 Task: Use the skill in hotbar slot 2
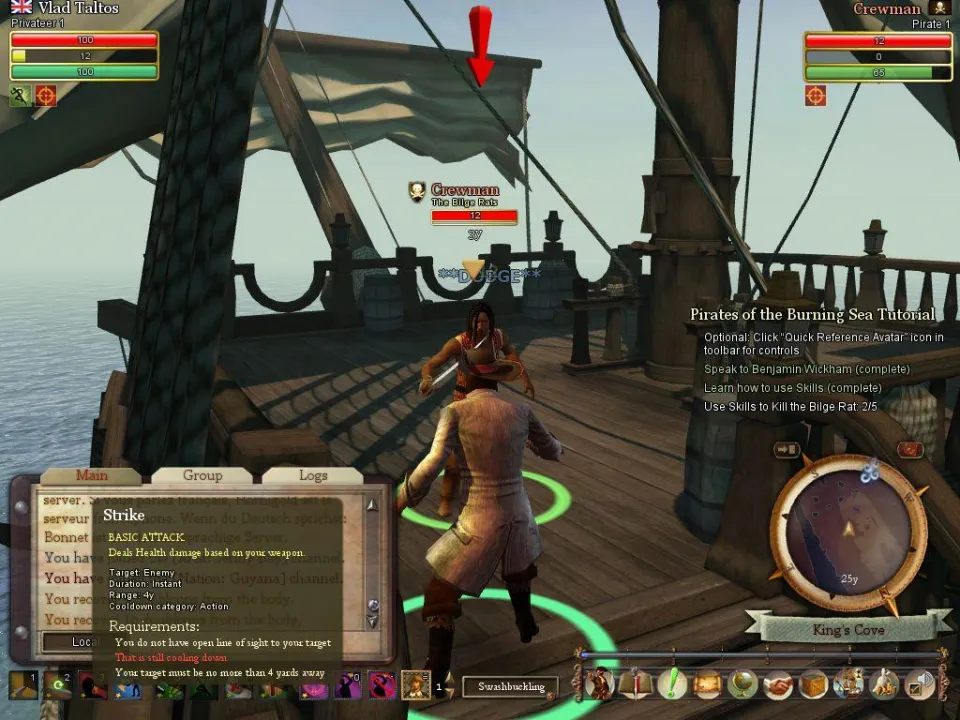pyautogui.click(x=58, y=685)
